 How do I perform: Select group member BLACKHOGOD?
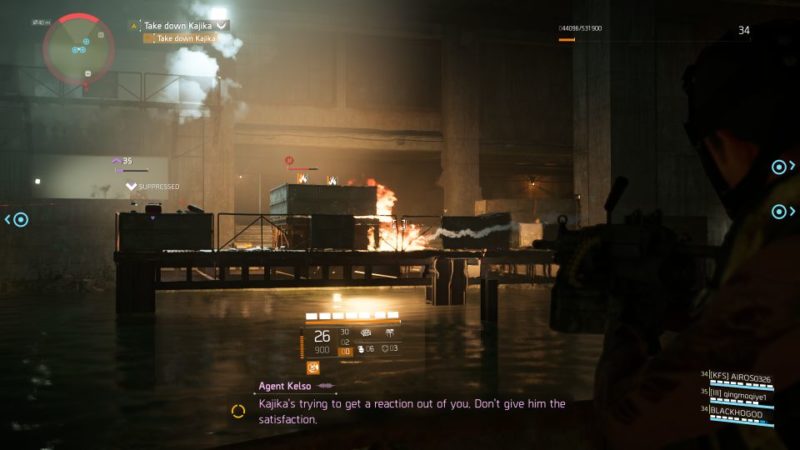tap(741, 410)
